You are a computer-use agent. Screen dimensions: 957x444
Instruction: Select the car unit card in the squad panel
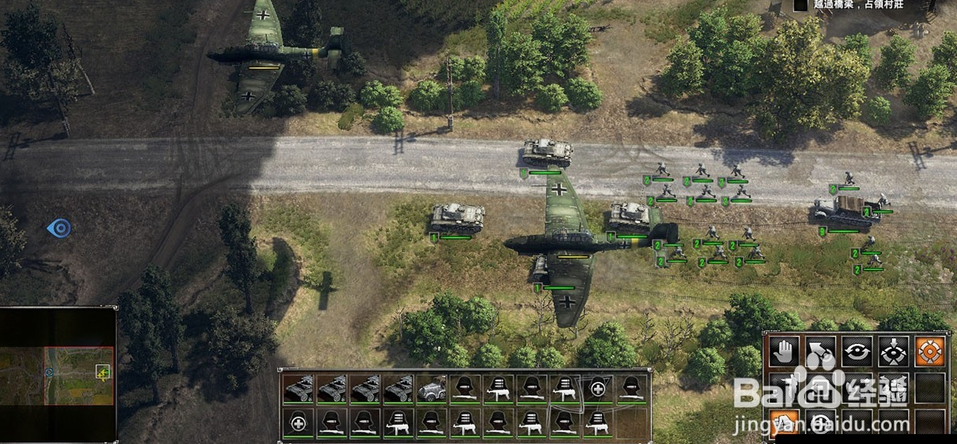click(432, 389)
